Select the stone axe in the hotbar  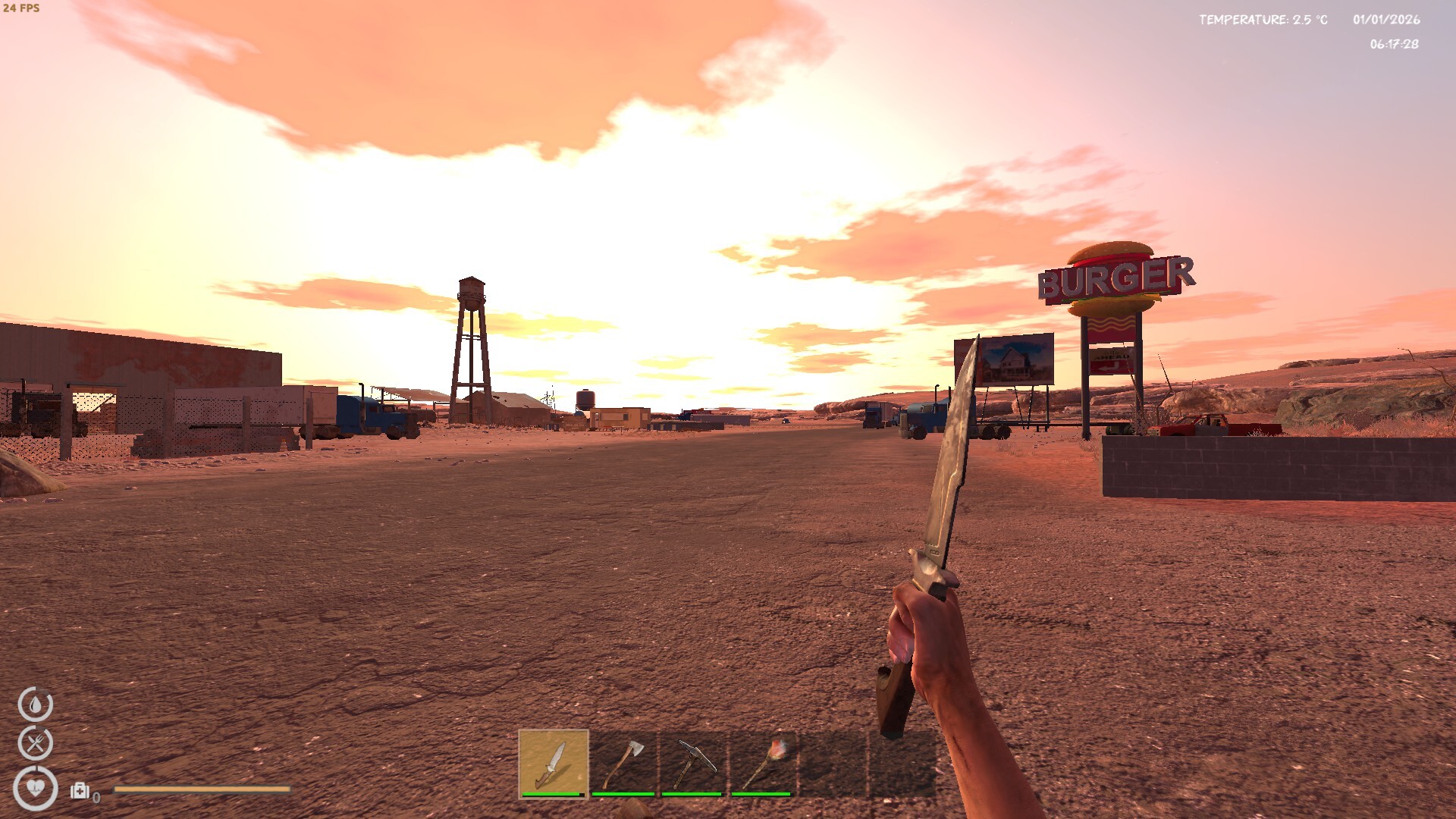click(x=623, y=766)
